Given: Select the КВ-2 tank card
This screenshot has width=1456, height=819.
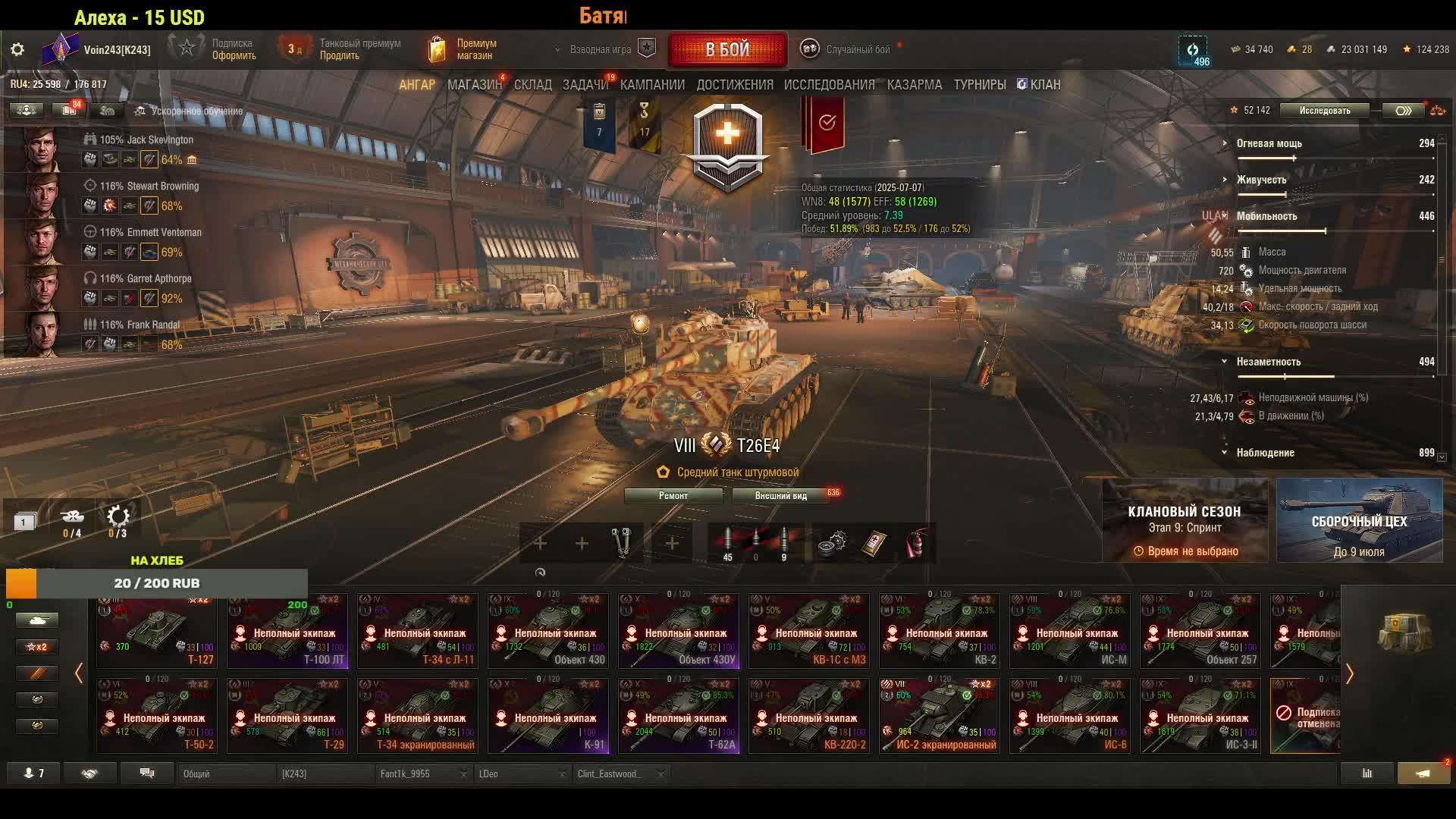Looking at the screenshot, I should click(939, 630).
